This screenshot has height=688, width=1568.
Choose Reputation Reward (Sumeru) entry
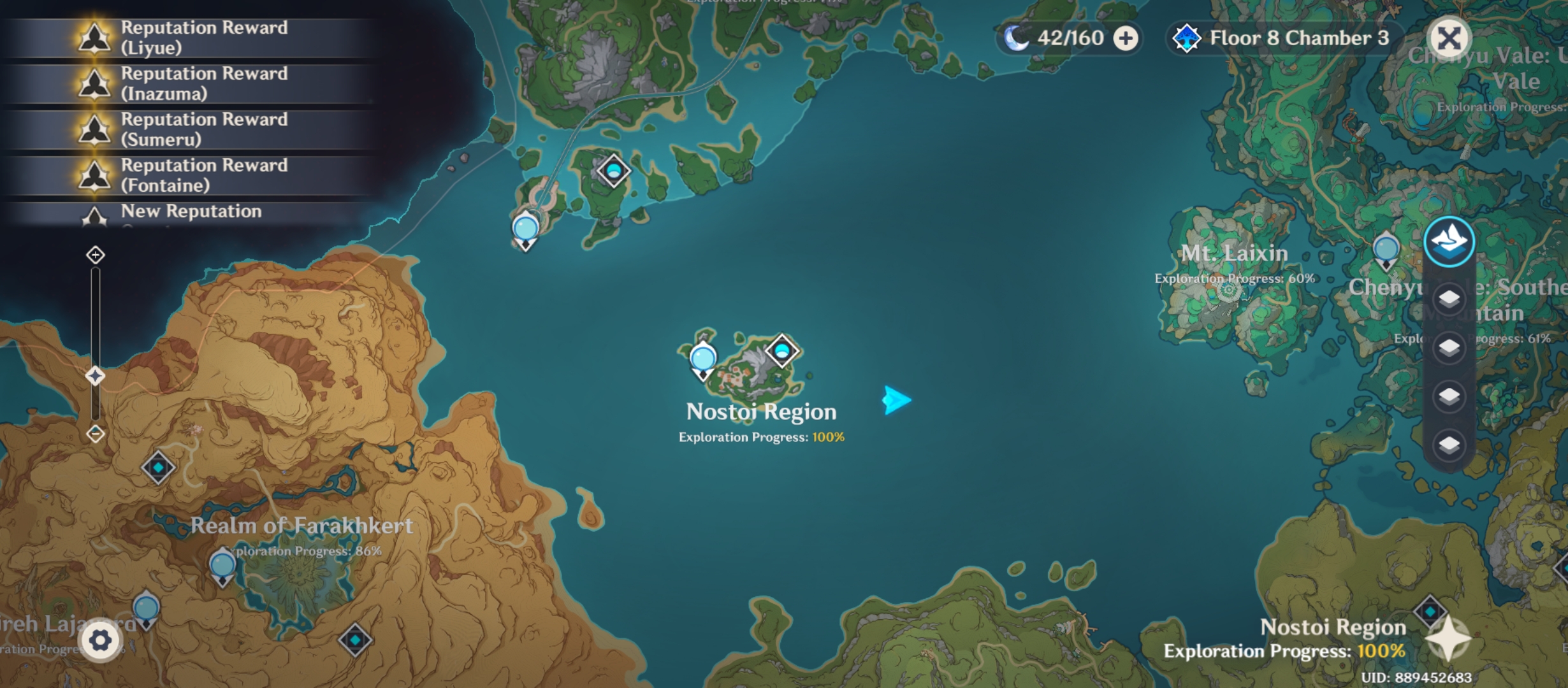pos(191,129)
